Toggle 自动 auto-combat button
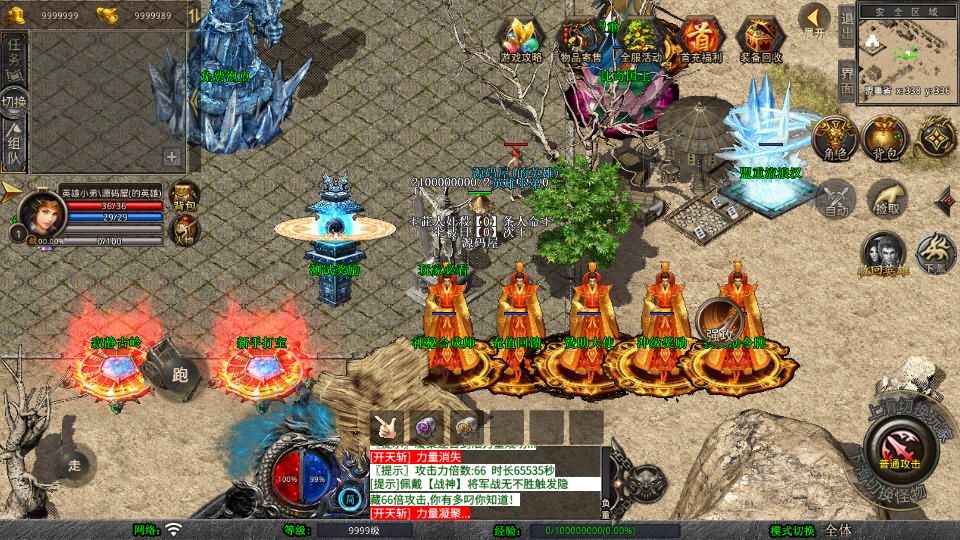Image resolution: width=960 pixels, height=540 pixels. click(835, 199)
